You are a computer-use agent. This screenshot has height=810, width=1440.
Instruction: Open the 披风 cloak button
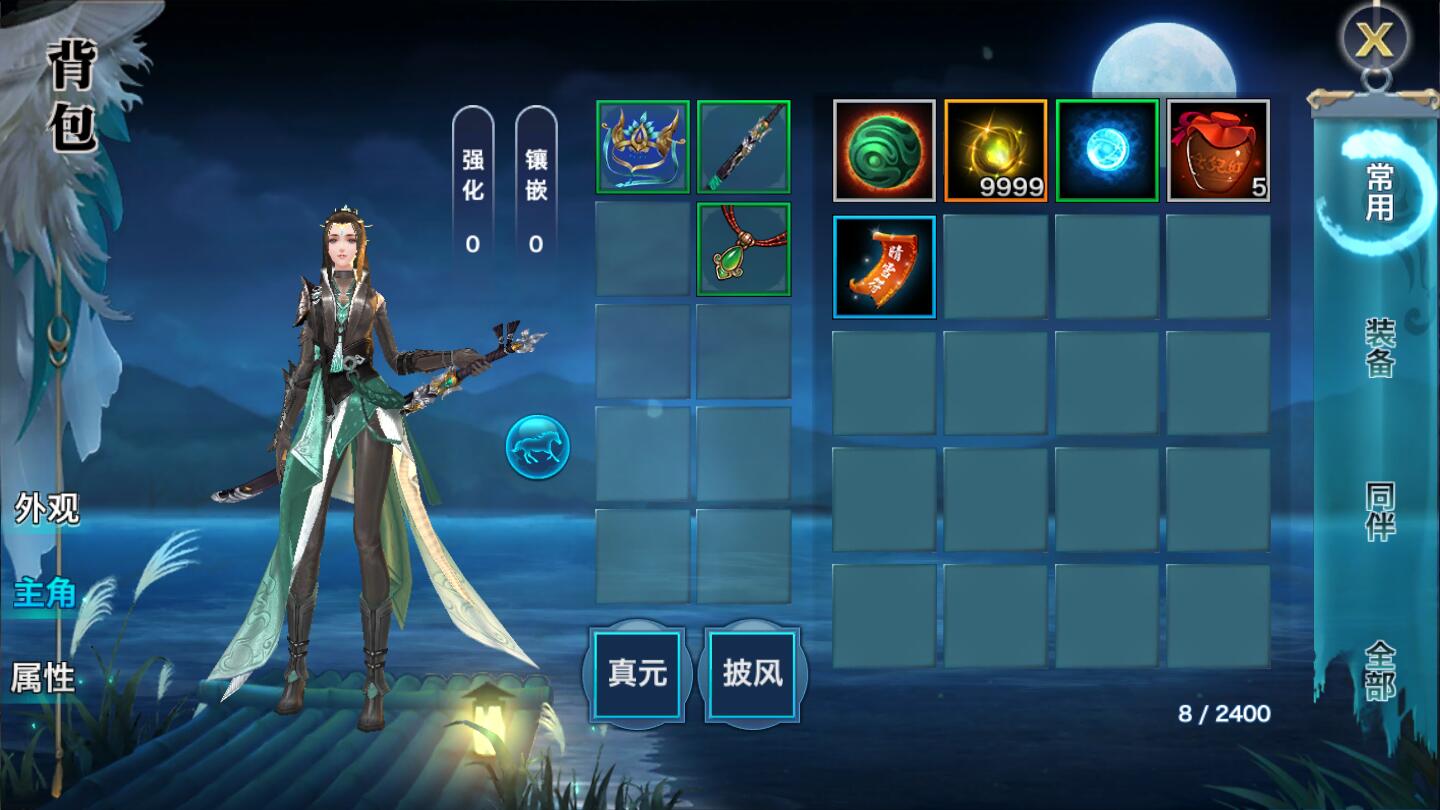tap(753, 673)
